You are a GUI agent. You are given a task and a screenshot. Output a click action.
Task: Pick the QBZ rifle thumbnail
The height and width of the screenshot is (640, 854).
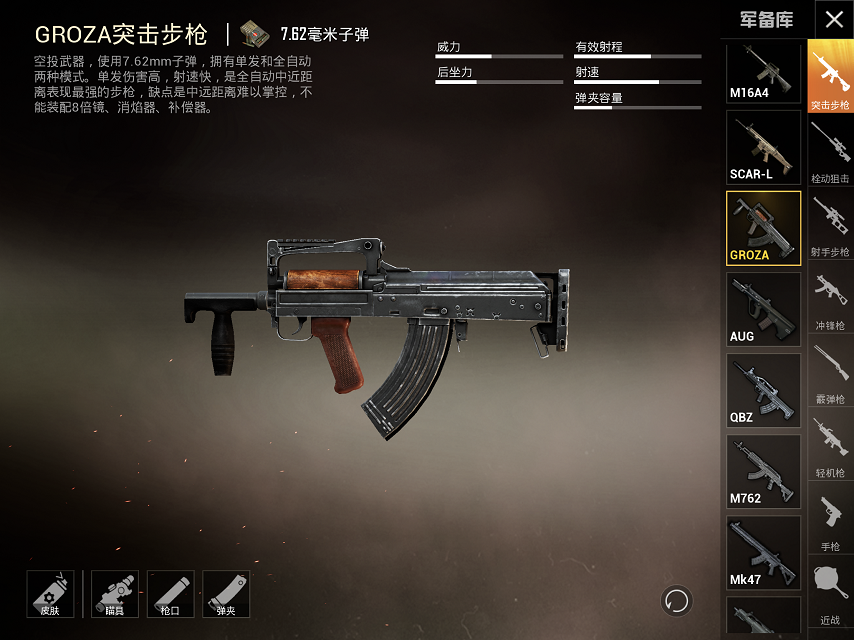click(763, 390)
